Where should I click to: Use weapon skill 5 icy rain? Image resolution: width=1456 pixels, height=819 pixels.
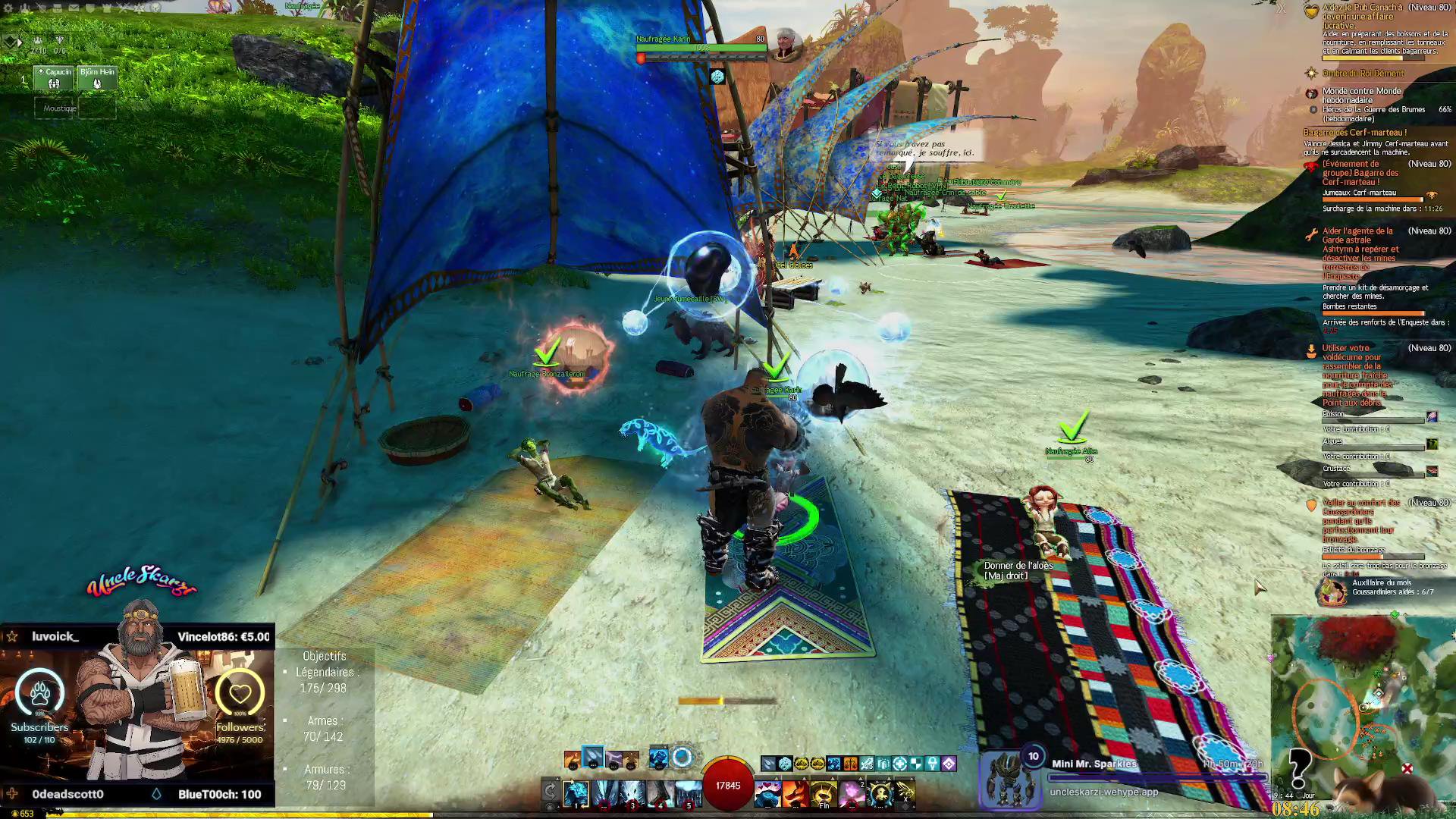688,794
